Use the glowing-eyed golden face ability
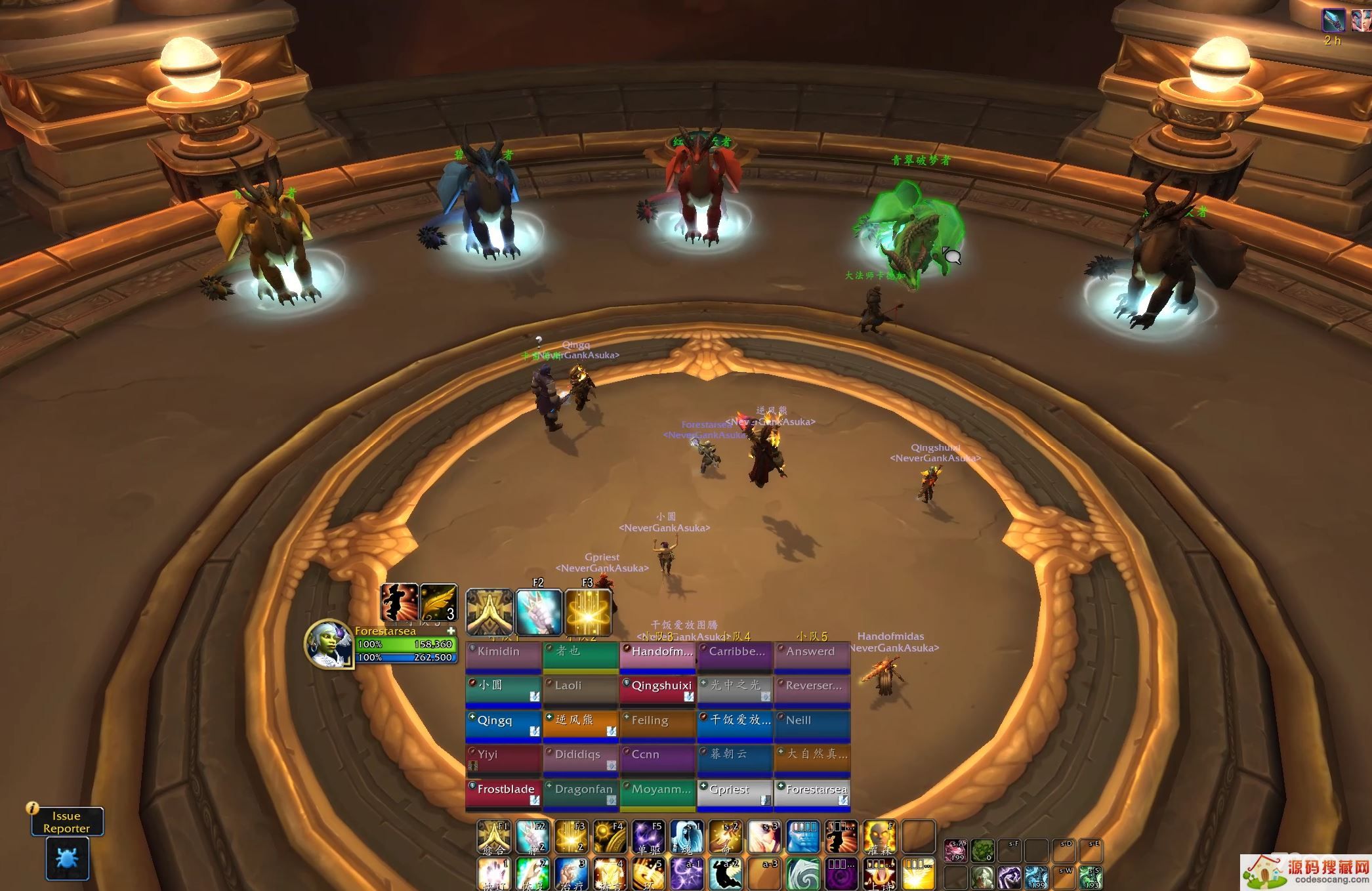The image size is (1372, 891). [880, 837]
